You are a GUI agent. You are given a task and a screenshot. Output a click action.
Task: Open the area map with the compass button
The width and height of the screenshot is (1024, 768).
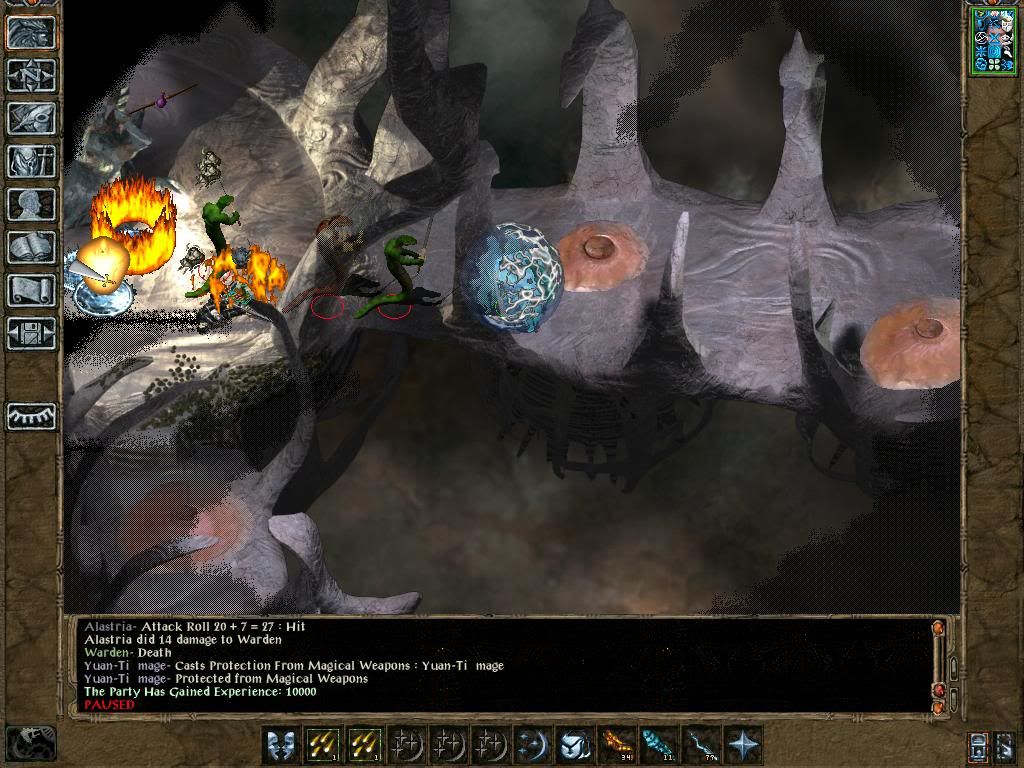pos(31,75)
